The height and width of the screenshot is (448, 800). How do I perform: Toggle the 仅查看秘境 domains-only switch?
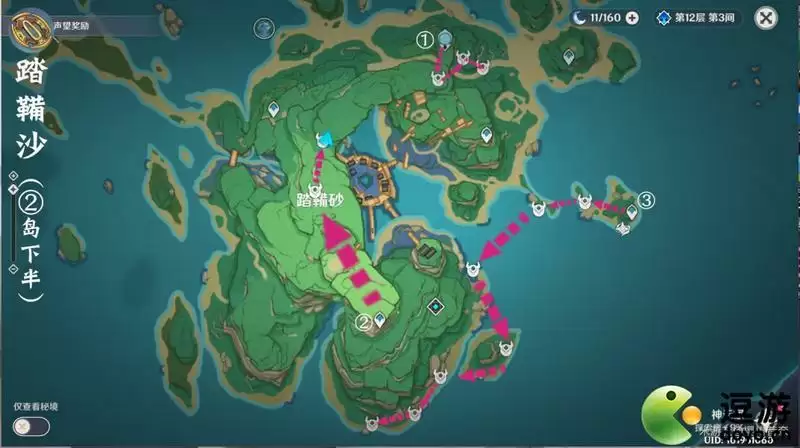click(33, 427)
